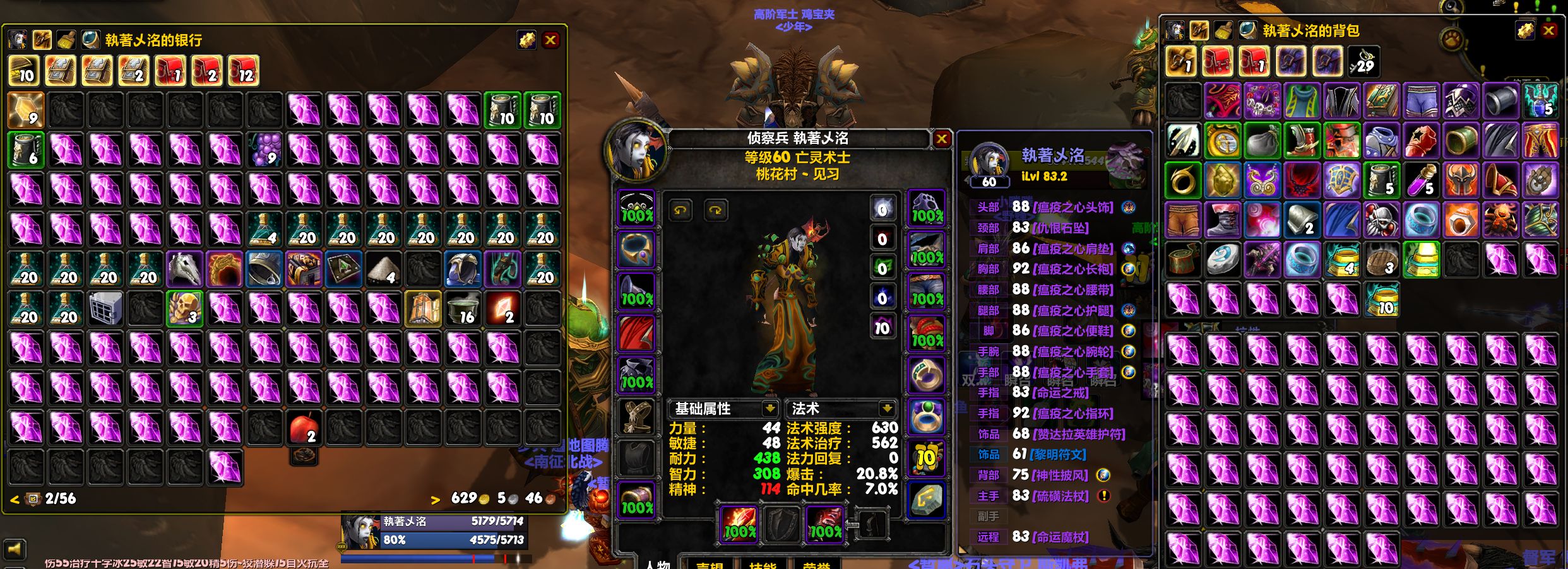
Task: Click the metal cage item in bank
Action: (x=105, y=308)
